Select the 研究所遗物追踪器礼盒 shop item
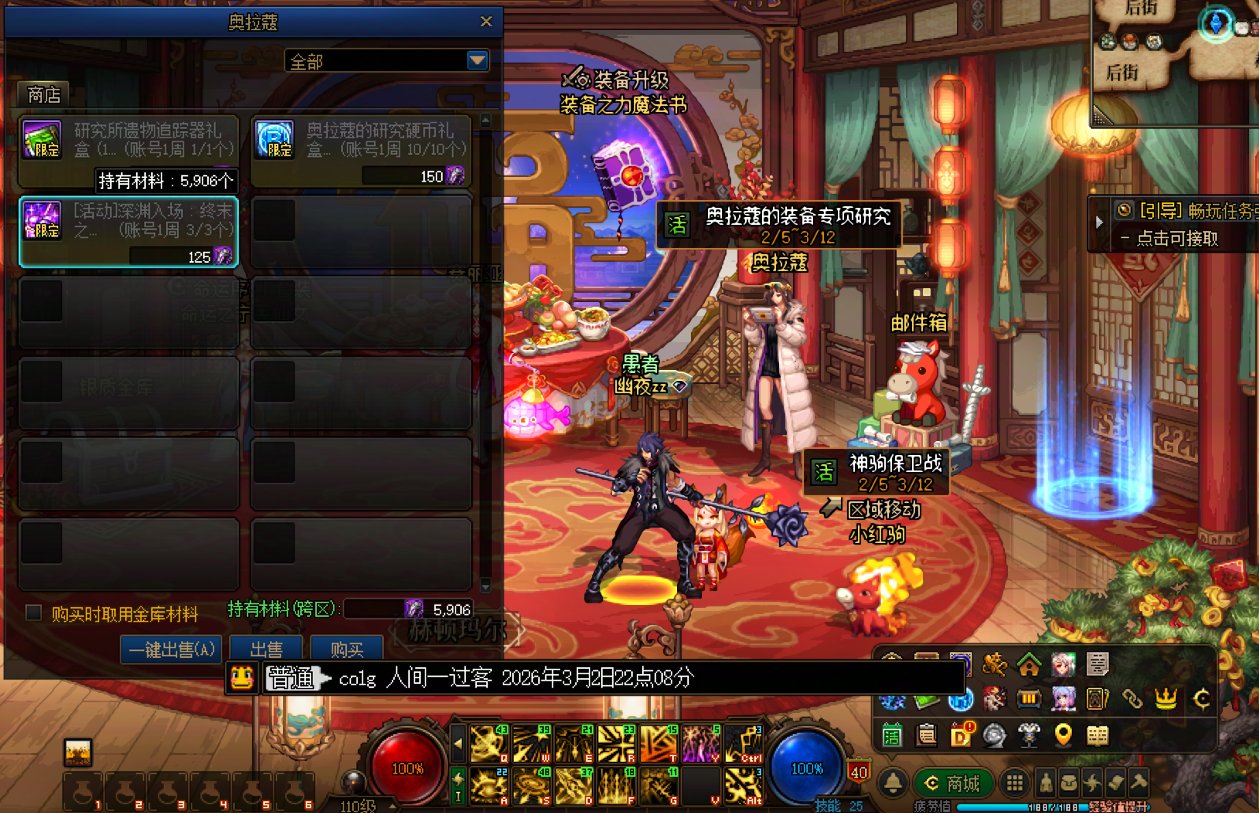Viewport: 1259px width, 813px height. 129,140
